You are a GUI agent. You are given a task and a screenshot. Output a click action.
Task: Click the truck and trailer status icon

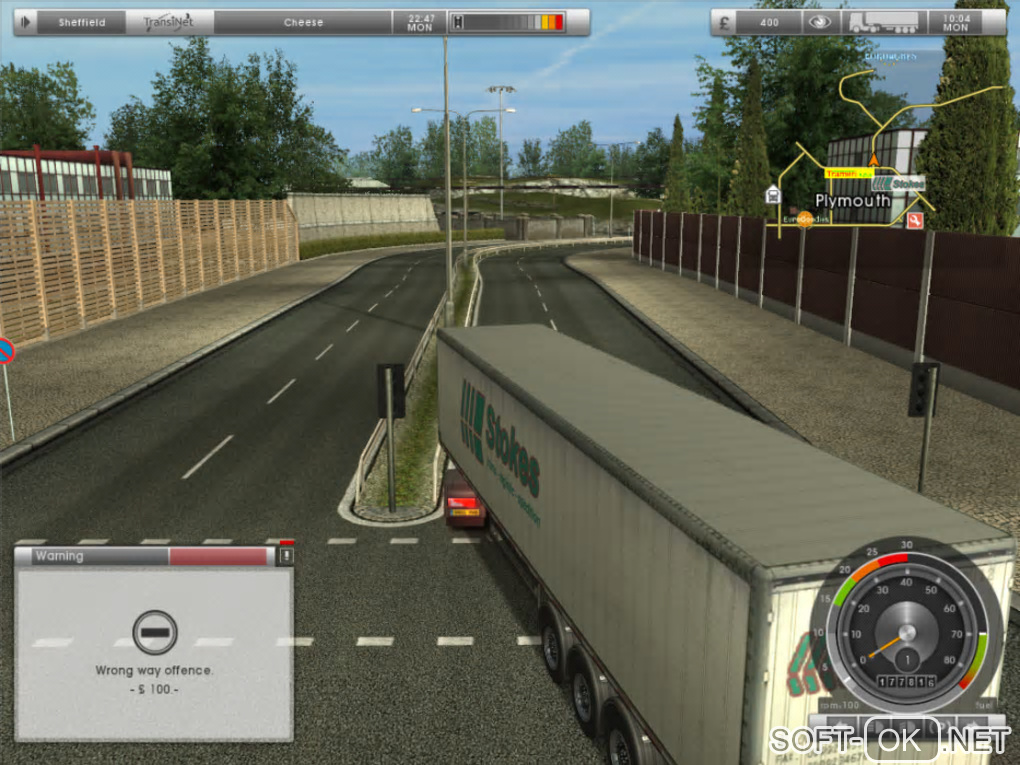click(x=882, y=22)
